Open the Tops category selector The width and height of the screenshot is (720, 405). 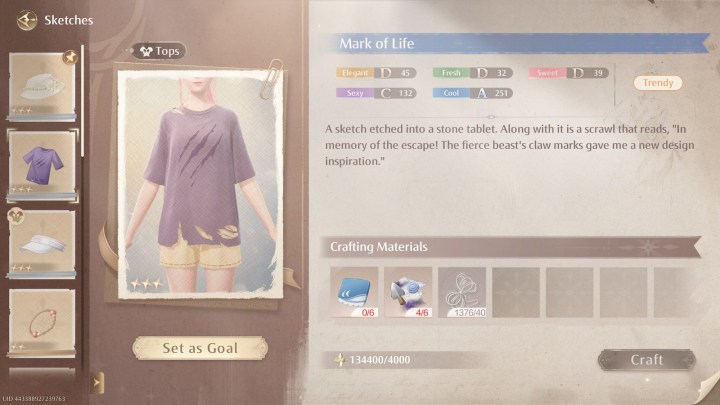point(157,51)
